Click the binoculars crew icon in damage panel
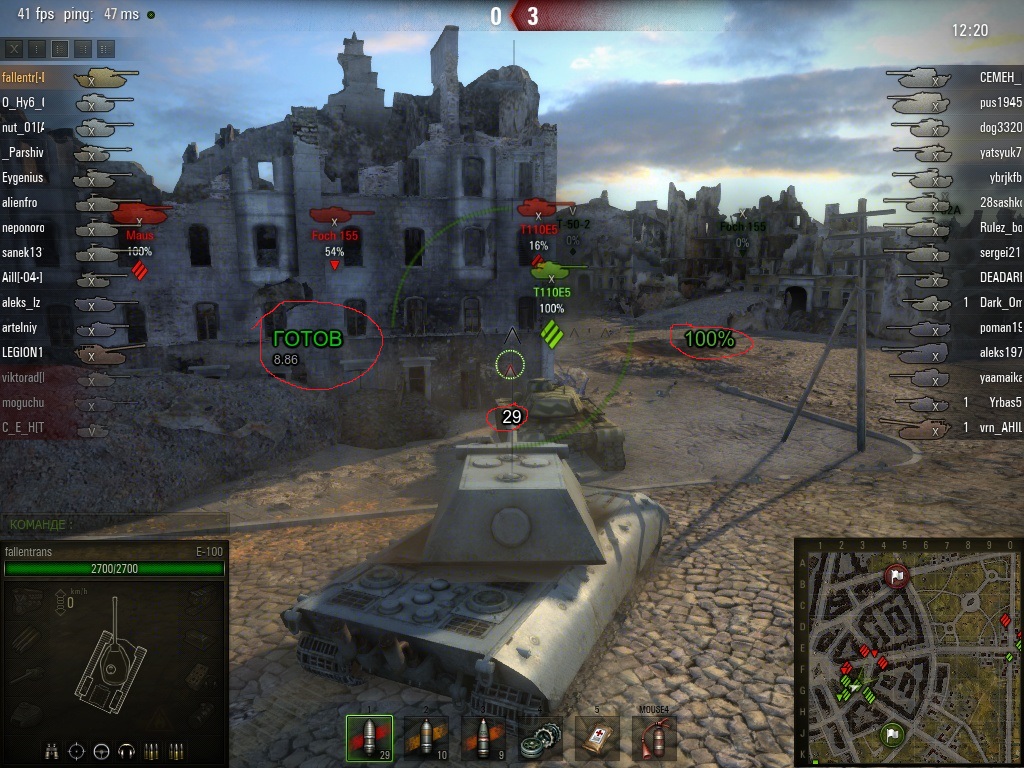This screenshot has width=1024, height=768. coord(51,751)
